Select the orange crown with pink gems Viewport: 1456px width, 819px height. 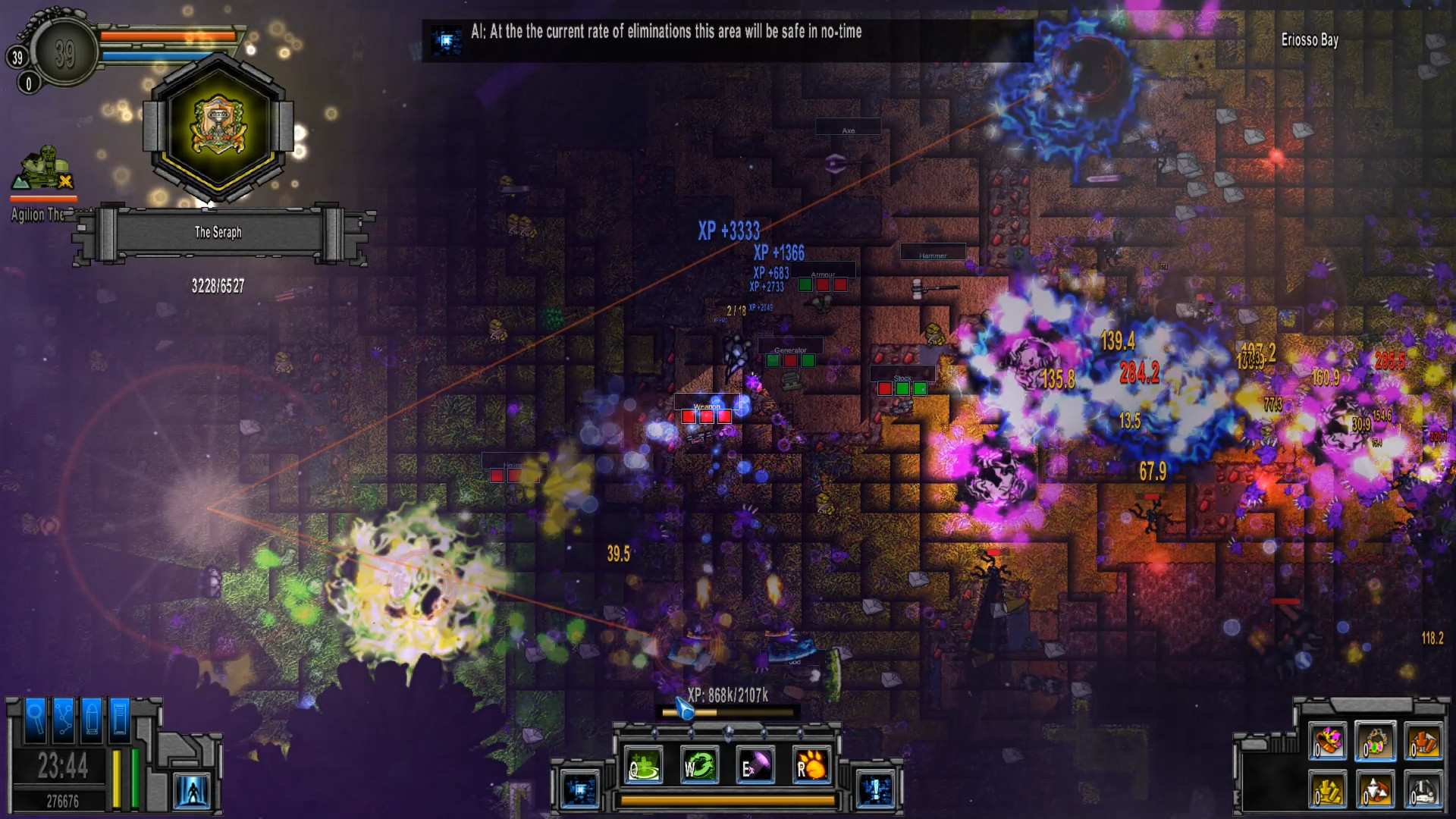coord(1328,741)
